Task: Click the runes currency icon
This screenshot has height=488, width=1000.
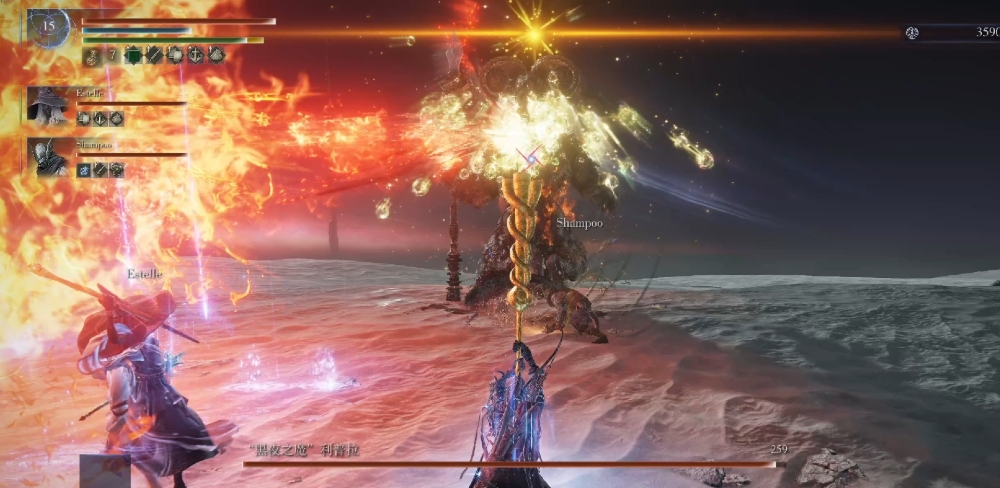Action: point(912,33)
